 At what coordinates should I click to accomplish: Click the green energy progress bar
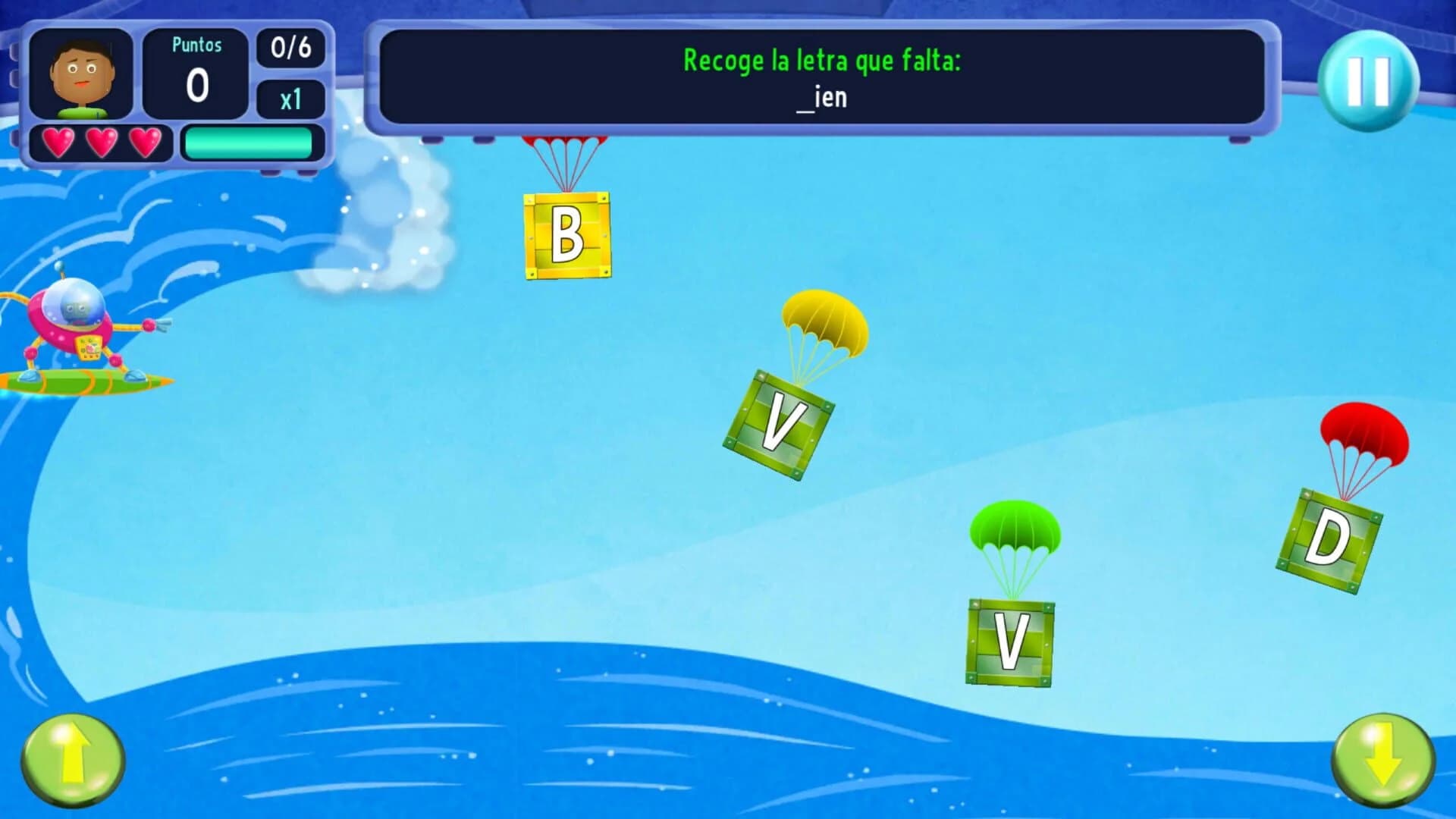coord(250,140)
